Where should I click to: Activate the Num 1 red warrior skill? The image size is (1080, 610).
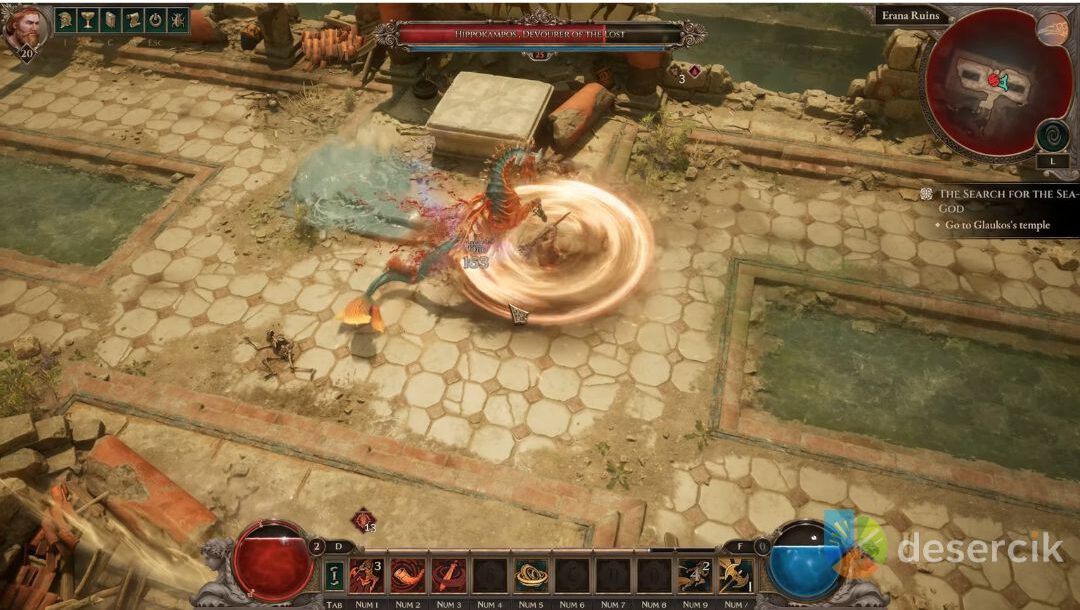click(x=366, y=575)
